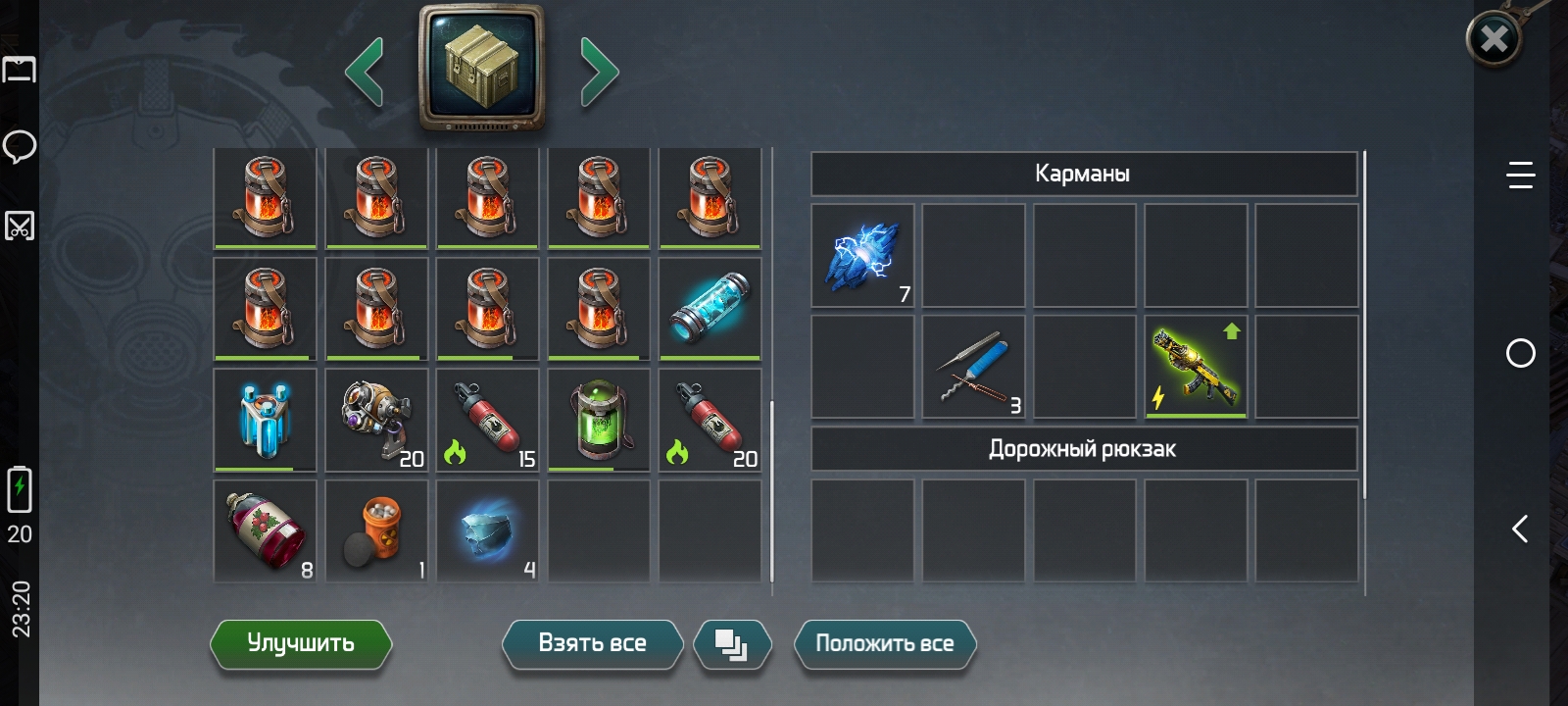Open the chat speech bubble overlay
1568x706 pixels.
coord(20,147)
